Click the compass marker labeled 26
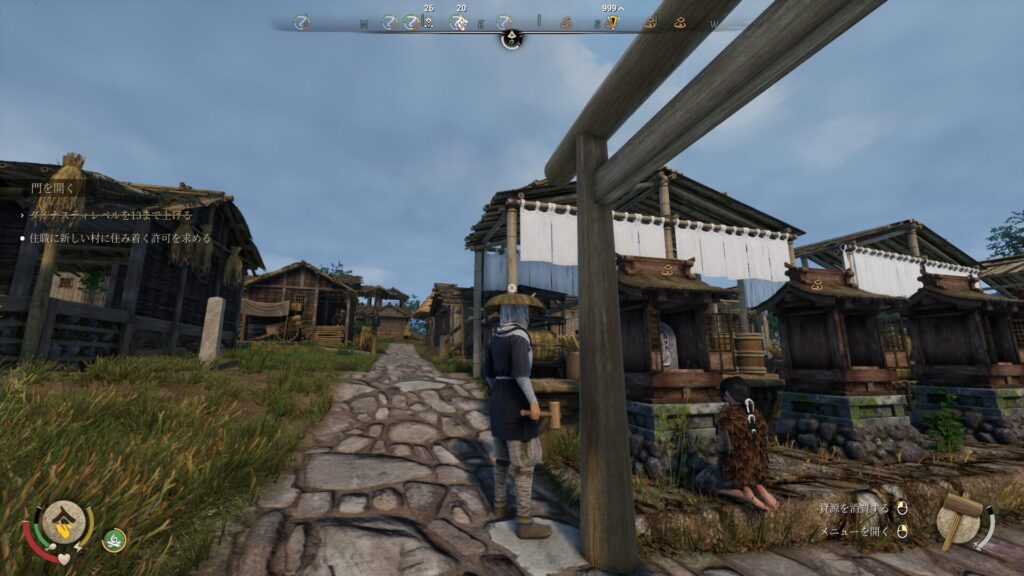1024x576 pixels. 428,21
